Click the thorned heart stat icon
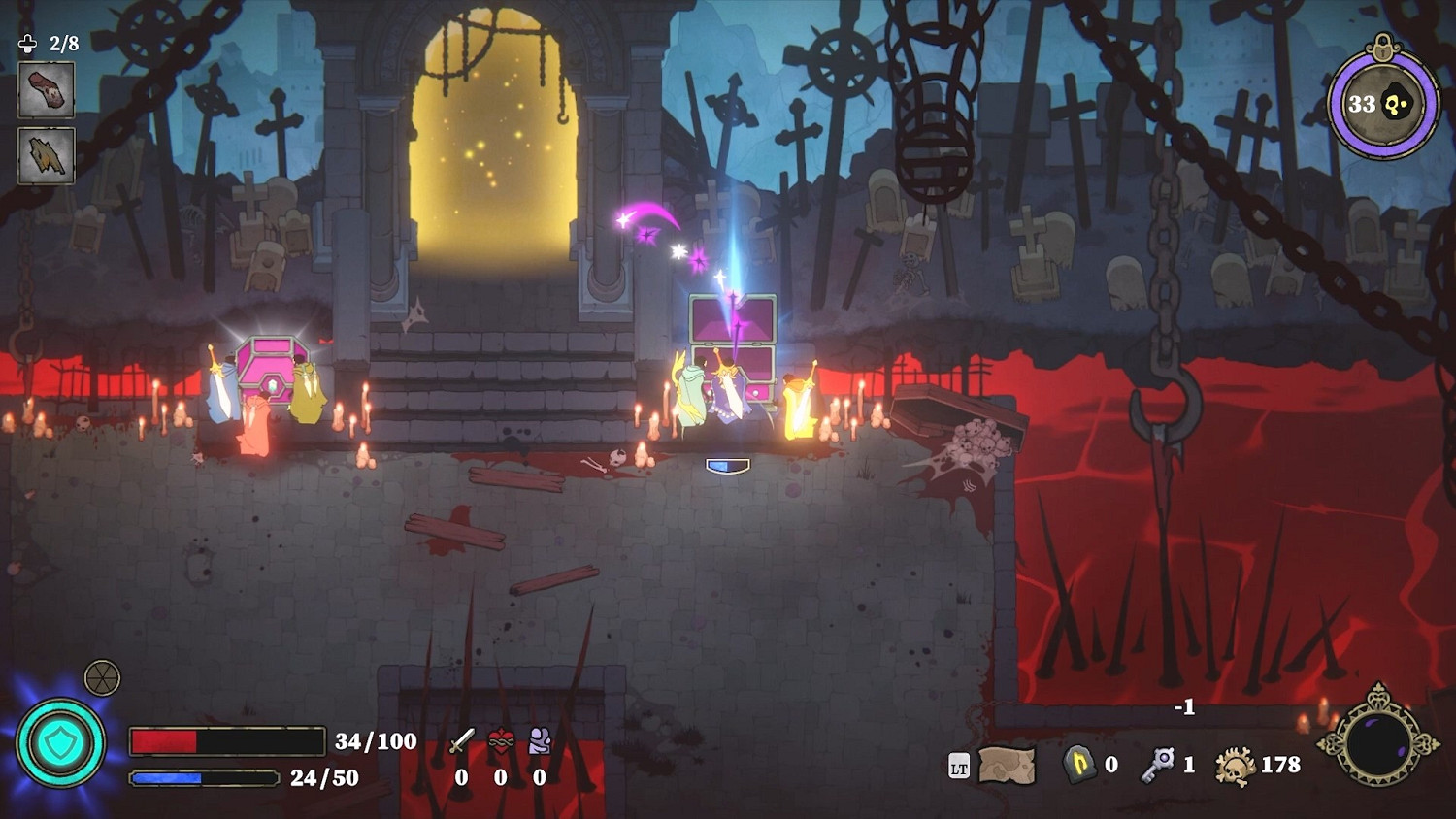The height and width of the screenshot is (819, 1456). point(501,742)
